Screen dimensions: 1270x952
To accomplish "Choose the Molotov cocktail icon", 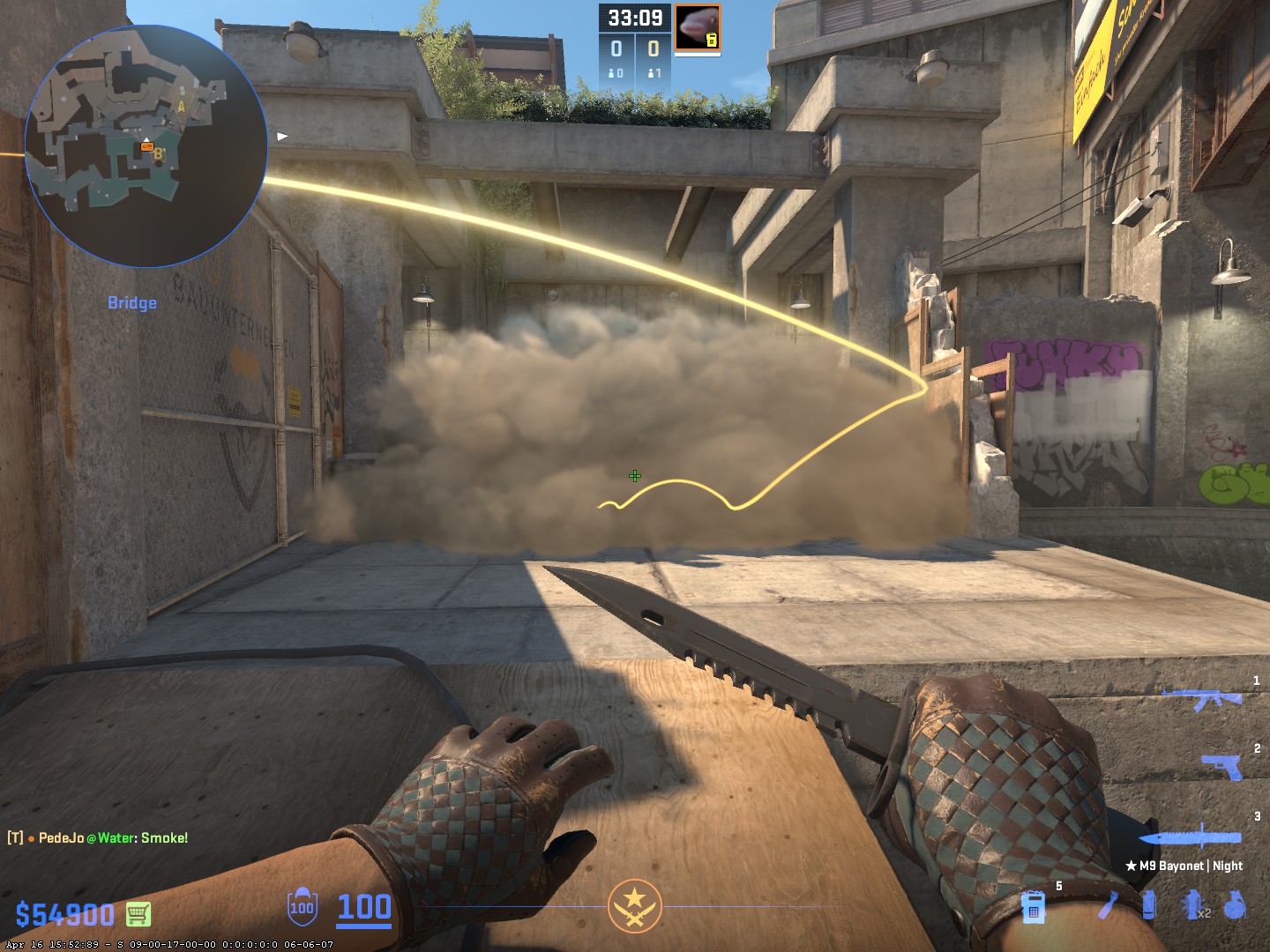I will (x=1109, y=905).
